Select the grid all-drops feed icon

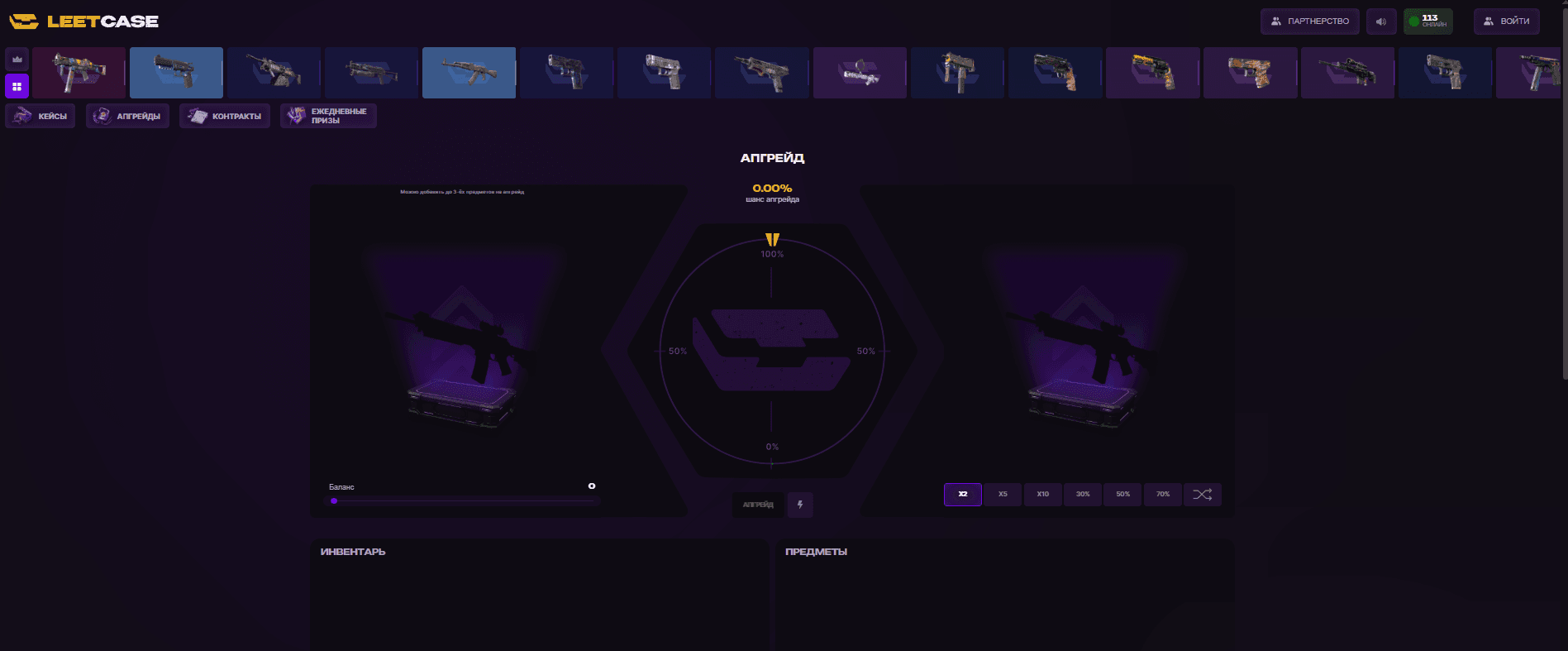point(17,86)
